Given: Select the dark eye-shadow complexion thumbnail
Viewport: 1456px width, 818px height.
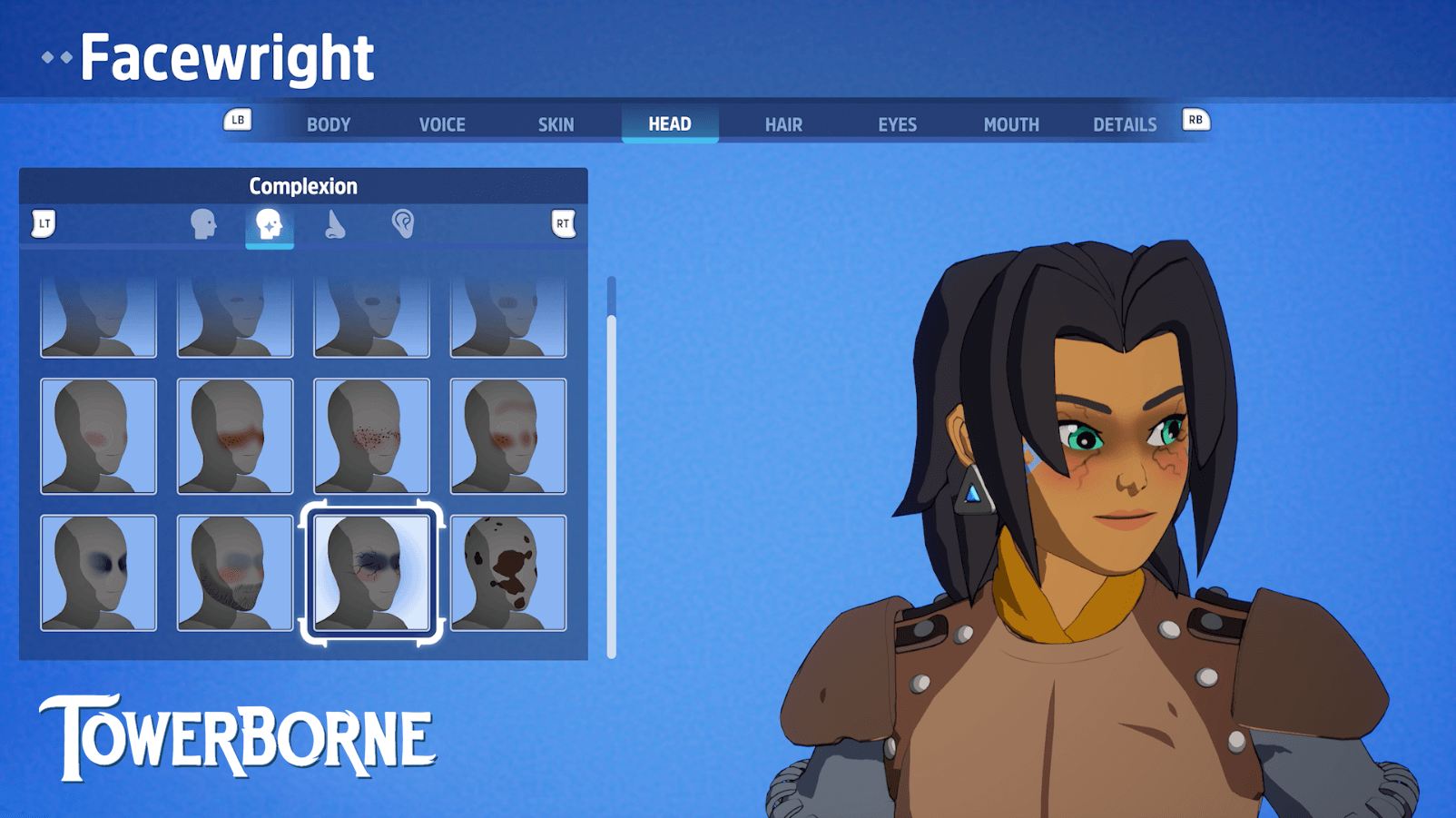Looking at the screenshot, I should (x=99, y=573).
